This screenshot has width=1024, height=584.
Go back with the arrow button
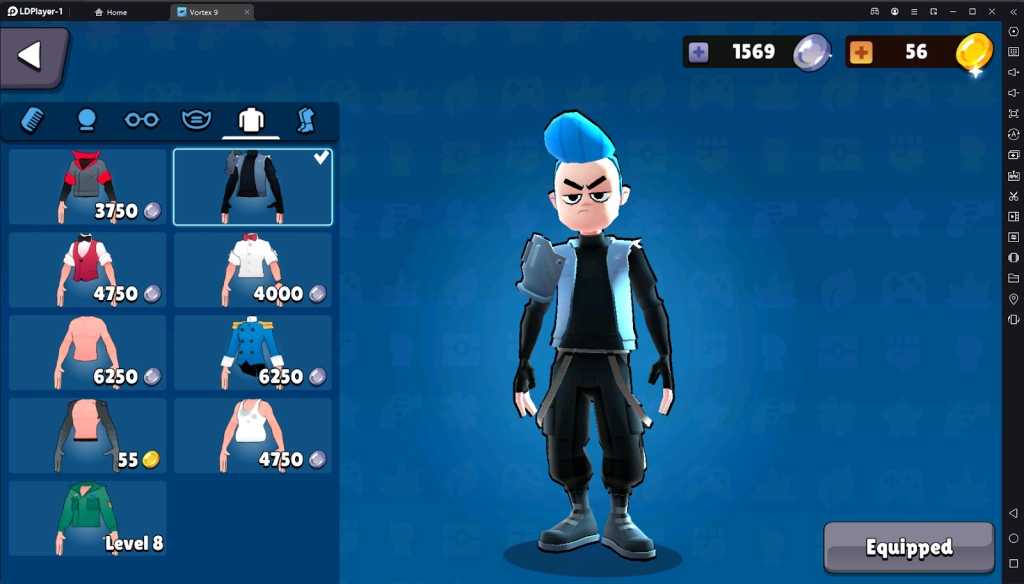[x=31, y=56]
